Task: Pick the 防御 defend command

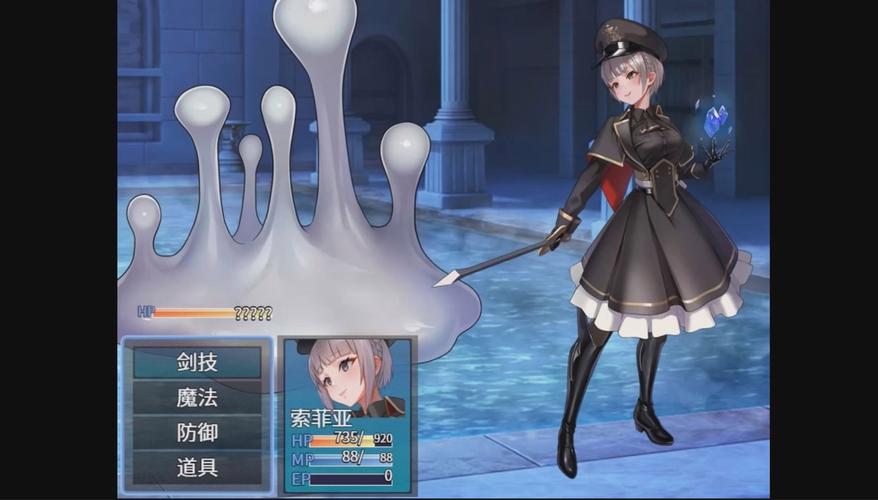Action: click(x=197, y=433)
